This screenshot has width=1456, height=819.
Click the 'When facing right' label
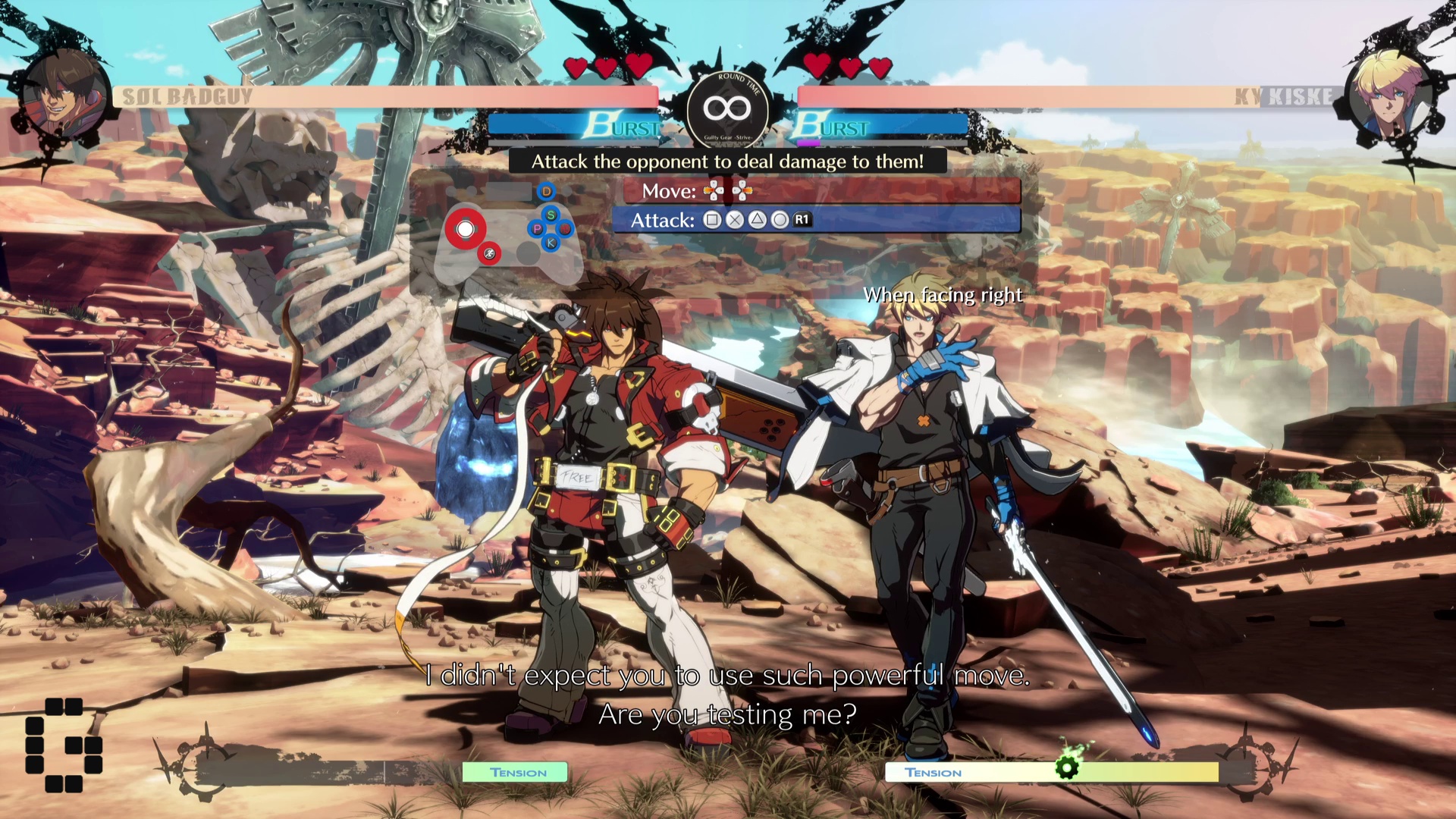944,294
